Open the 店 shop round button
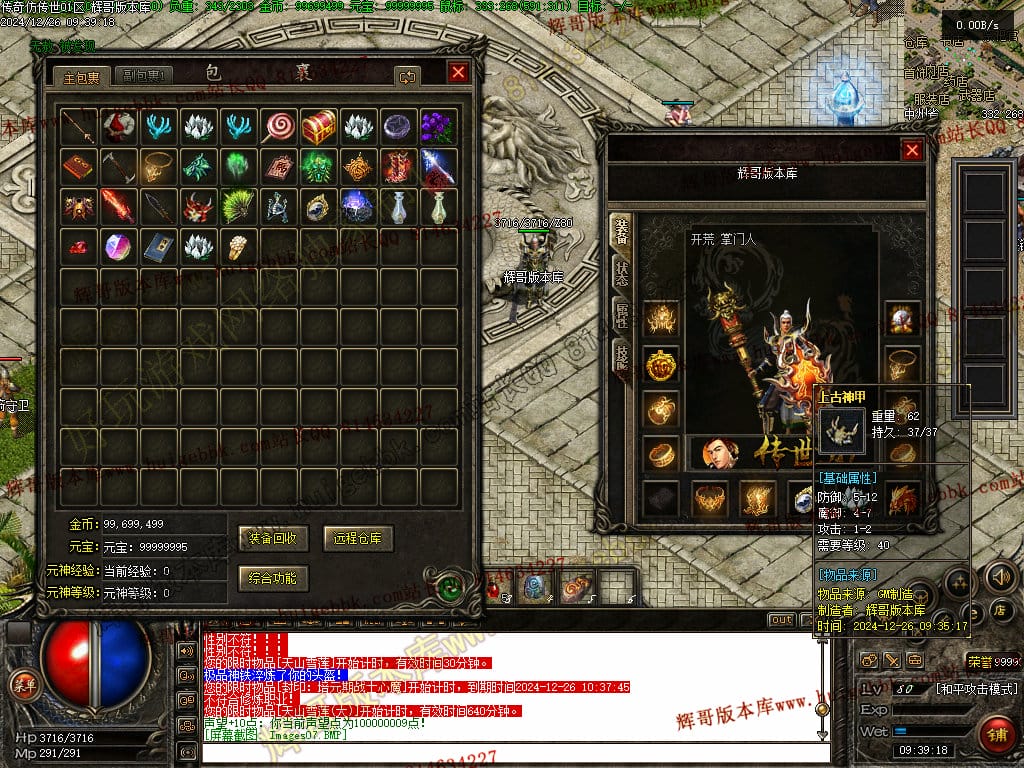 999,609
